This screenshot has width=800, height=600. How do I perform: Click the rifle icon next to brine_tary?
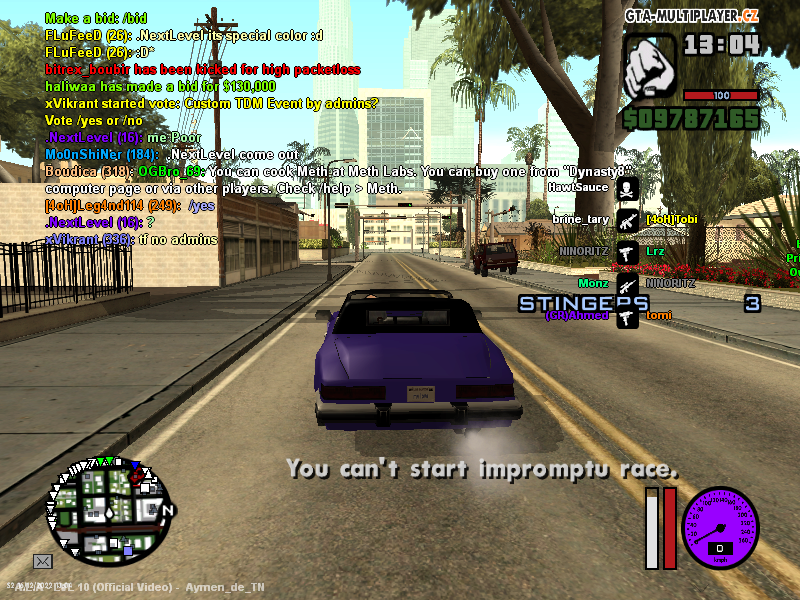click(x=627, y=220)
